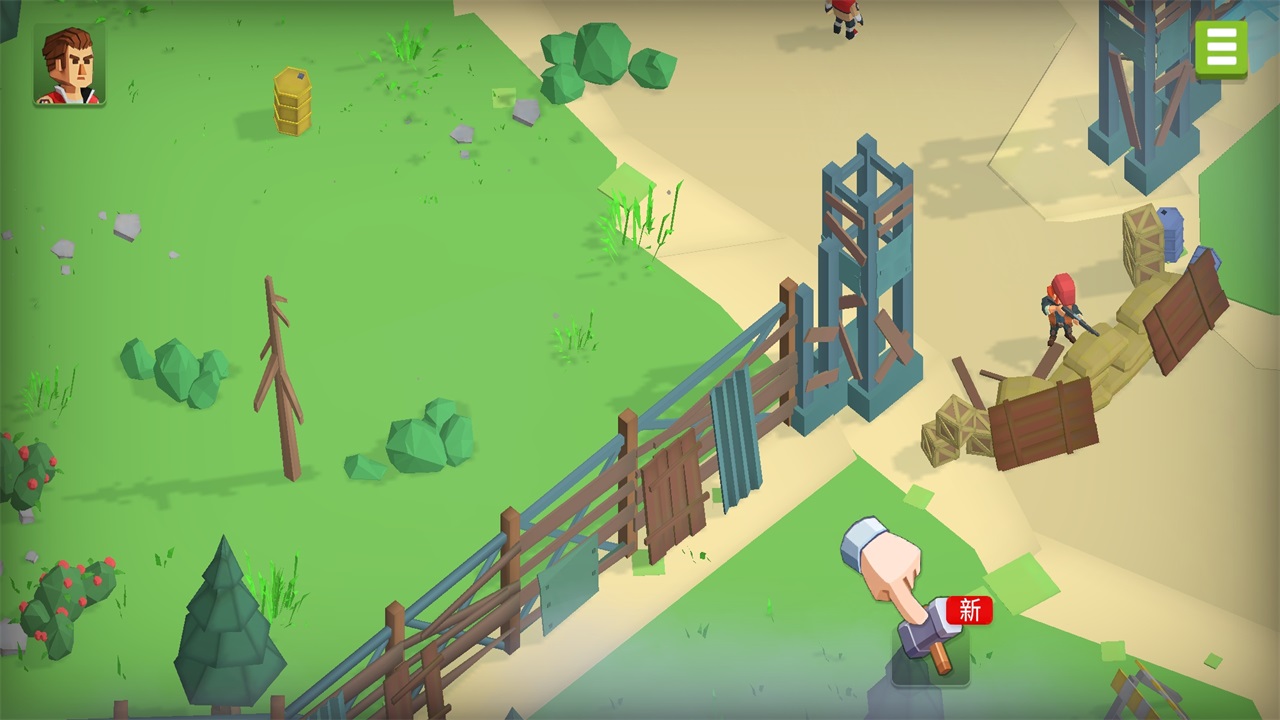Click the character portrait avatar
Screen dimensions: 1280x720
tap(69, 65)
